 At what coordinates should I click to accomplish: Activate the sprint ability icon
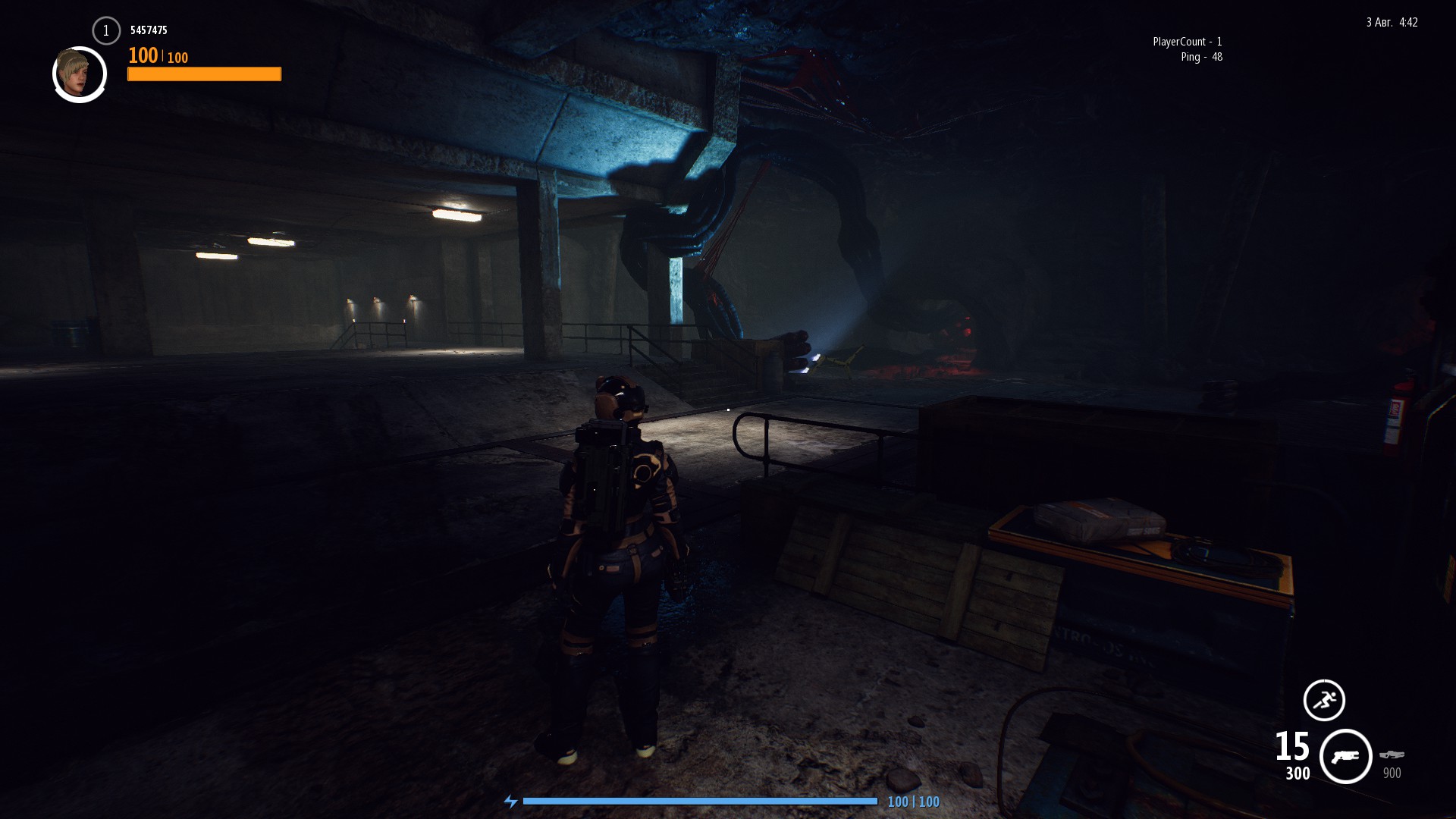(1324, 700)
